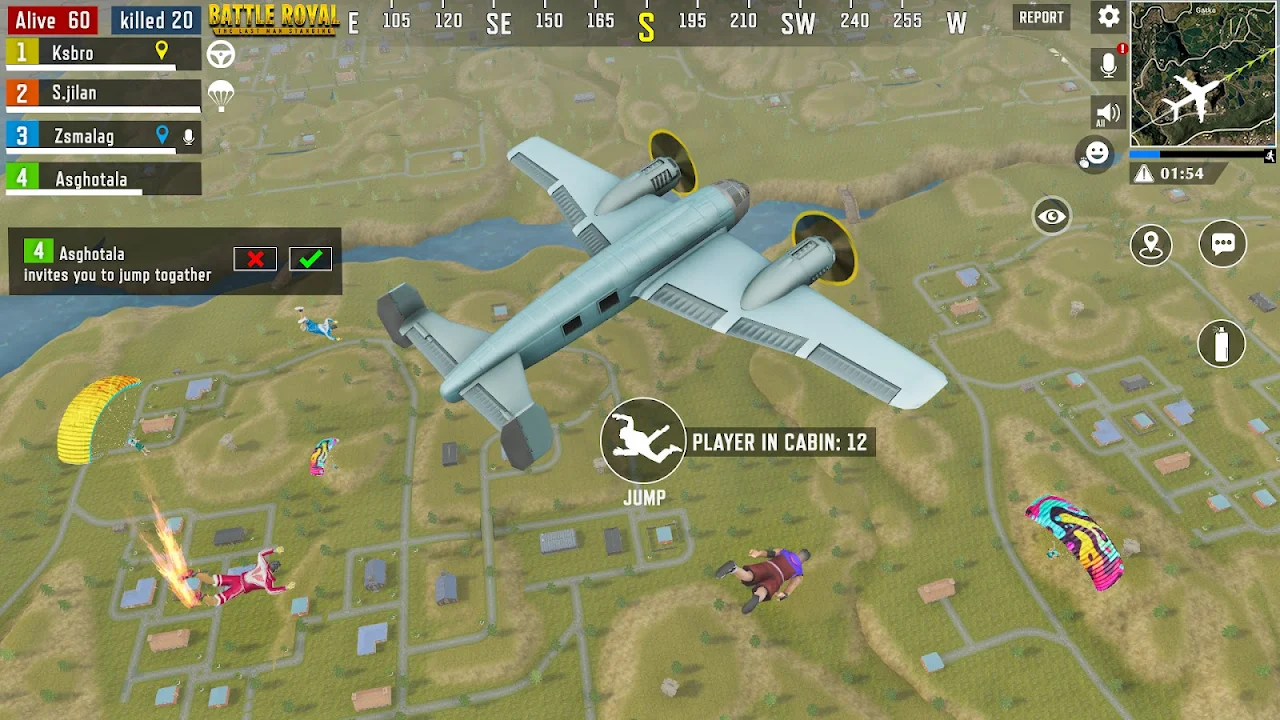The image size is (1280, 720).
Task: Place a map location marker
Action: point(1151,244)
